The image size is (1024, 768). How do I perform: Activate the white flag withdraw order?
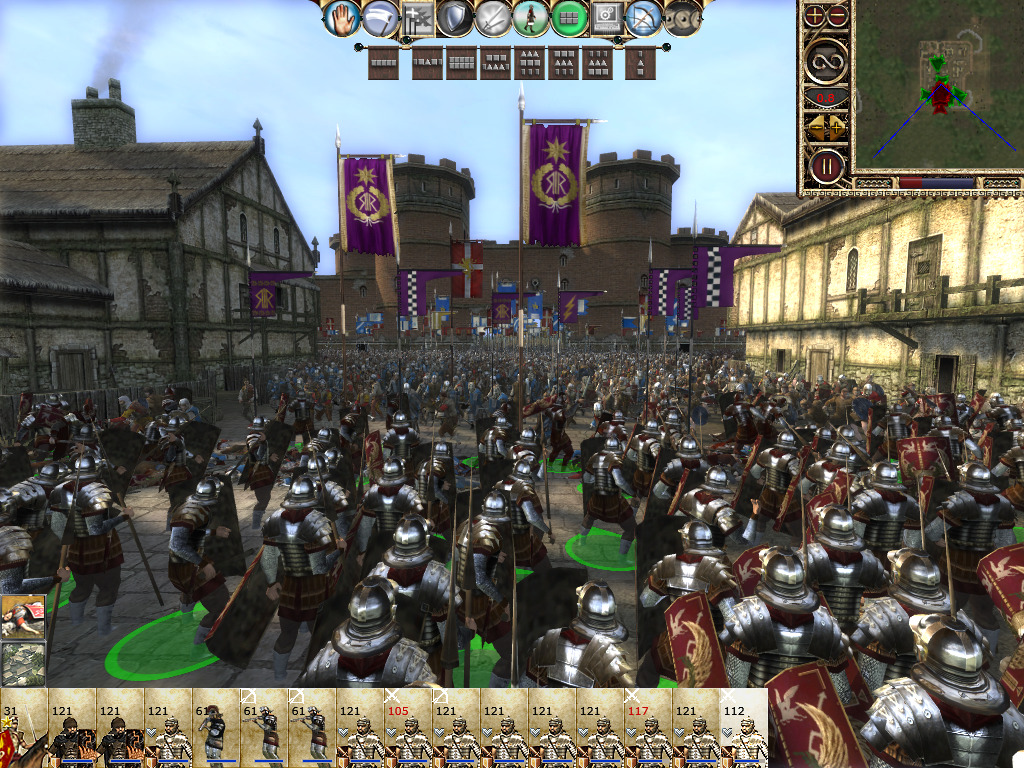click(380, 17)
